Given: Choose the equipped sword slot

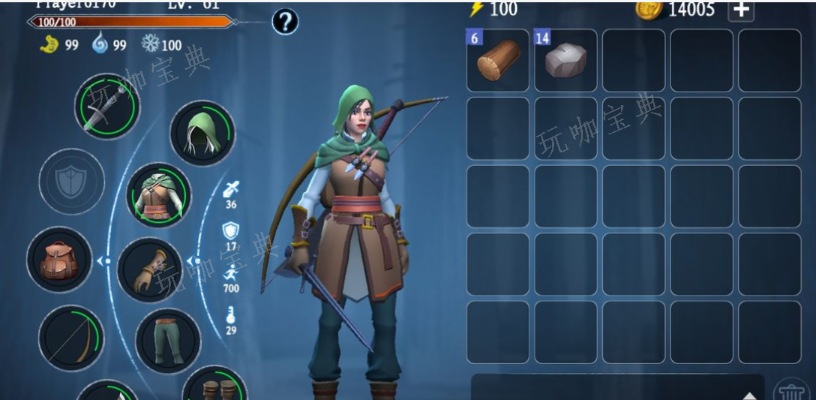Looking at the screenshot, I should (x=106, y=107).
